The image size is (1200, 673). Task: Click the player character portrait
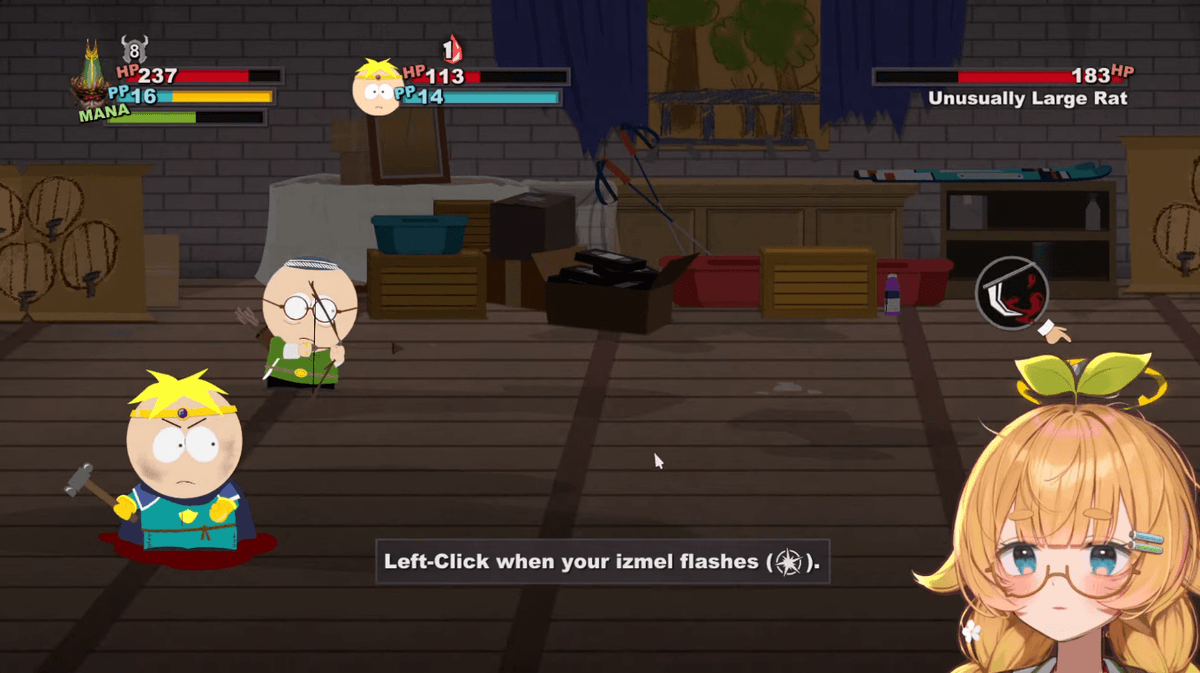coord(93,78)
